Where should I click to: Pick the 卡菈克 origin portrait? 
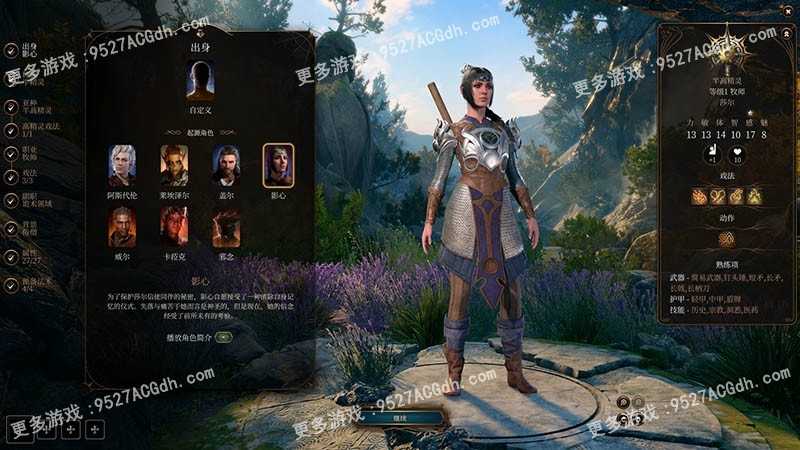point(174,227)
